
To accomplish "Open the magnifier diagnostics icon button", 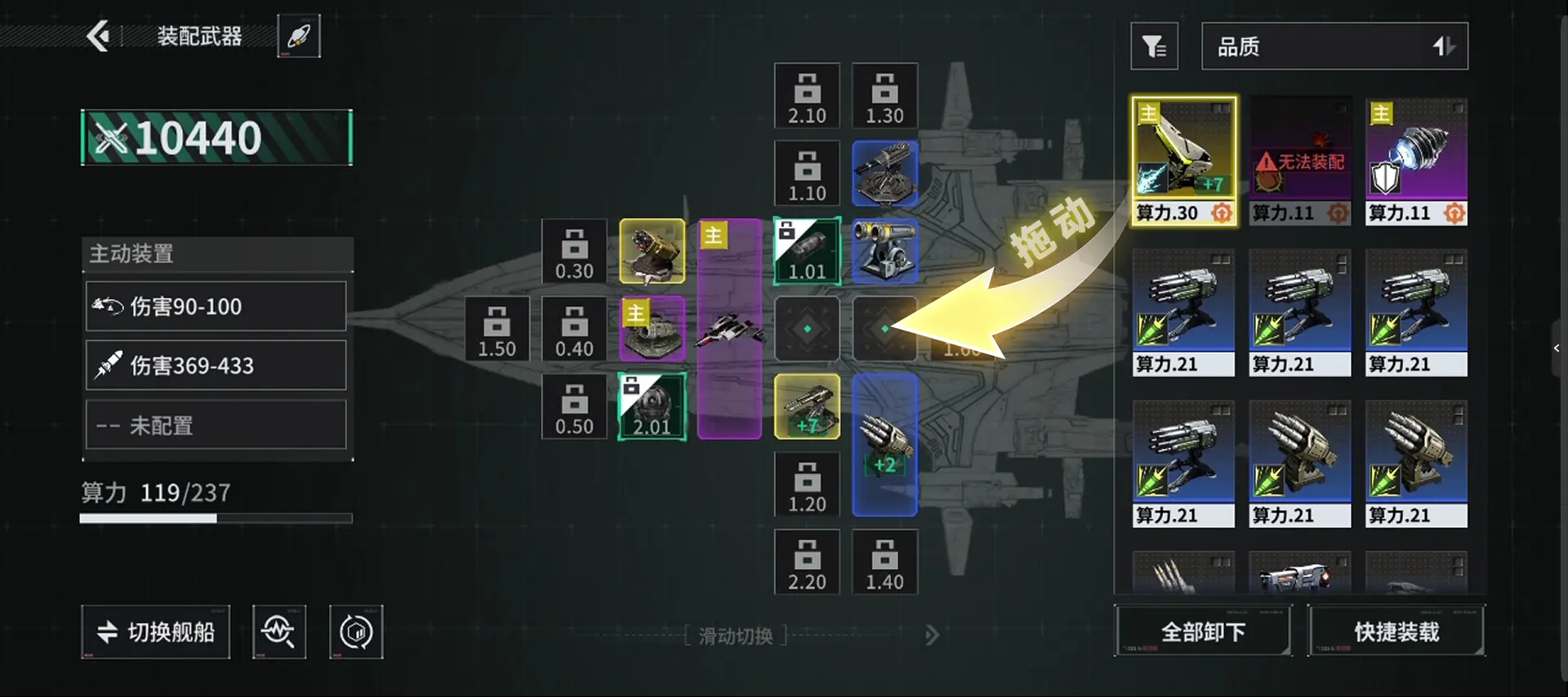I will [279, 632].
